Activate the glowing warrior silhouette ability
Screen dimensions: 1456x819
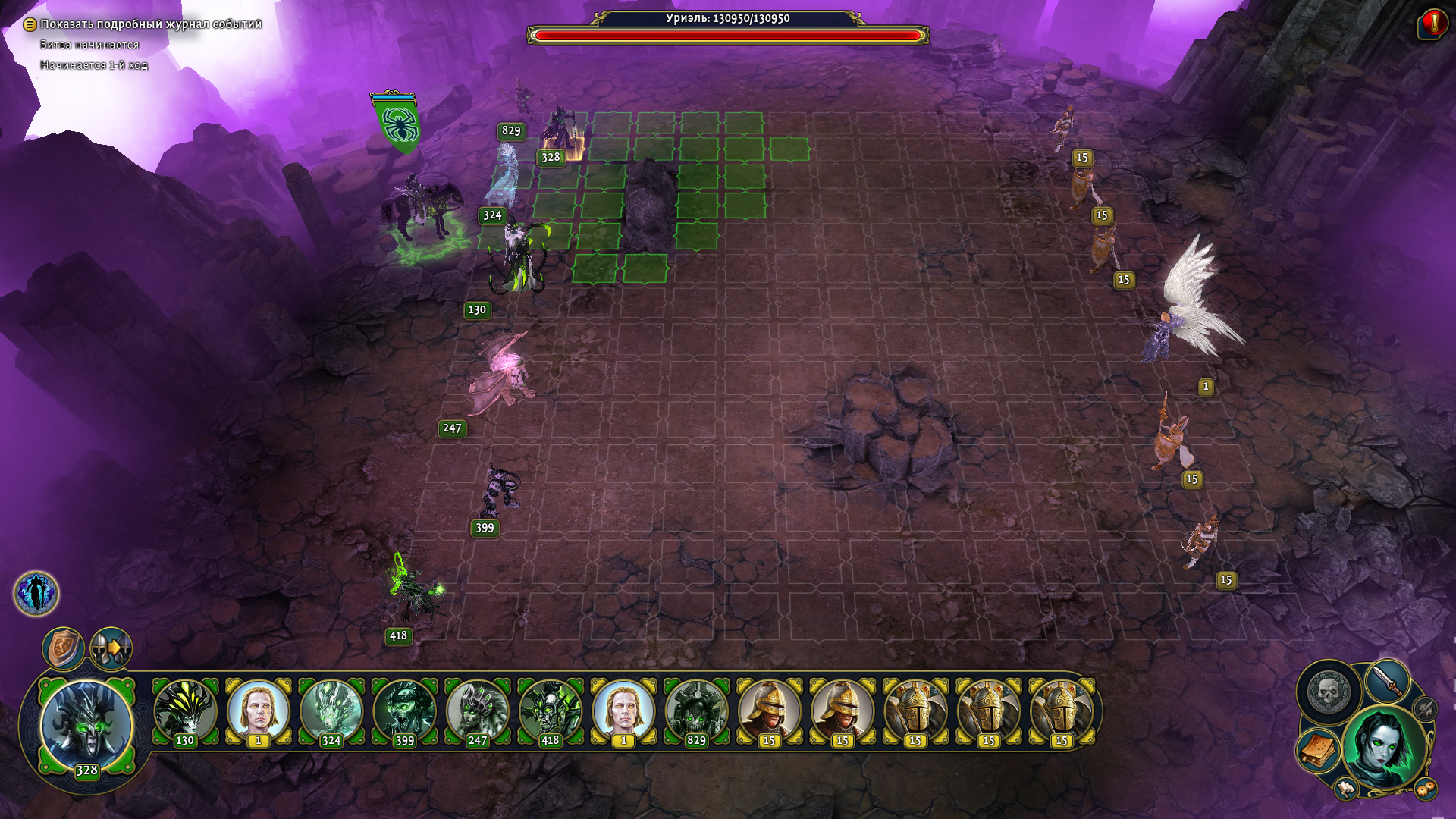click(36, 593)
